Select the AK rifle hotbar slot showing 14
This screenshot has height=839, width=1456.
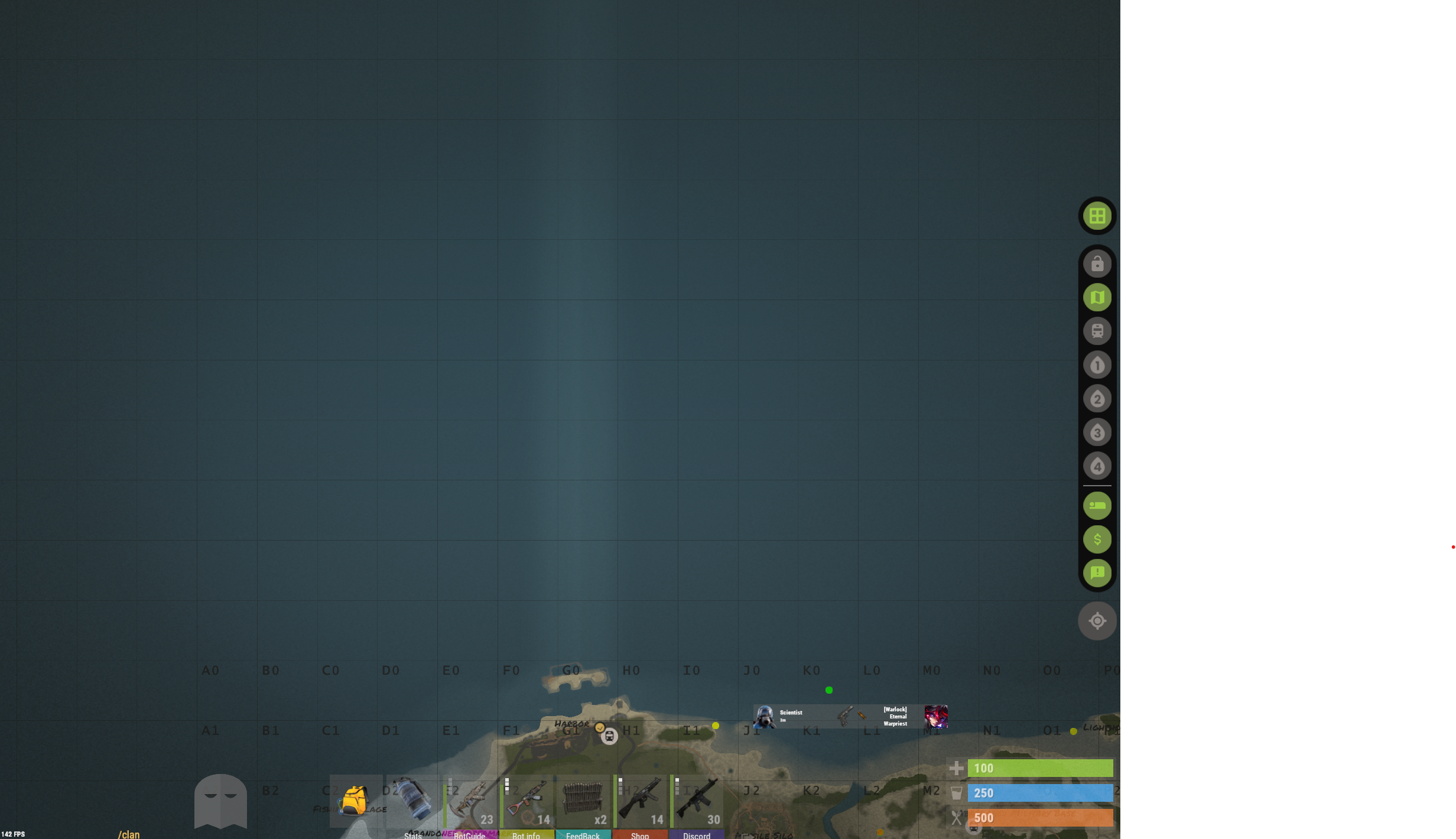click(528, 801)
